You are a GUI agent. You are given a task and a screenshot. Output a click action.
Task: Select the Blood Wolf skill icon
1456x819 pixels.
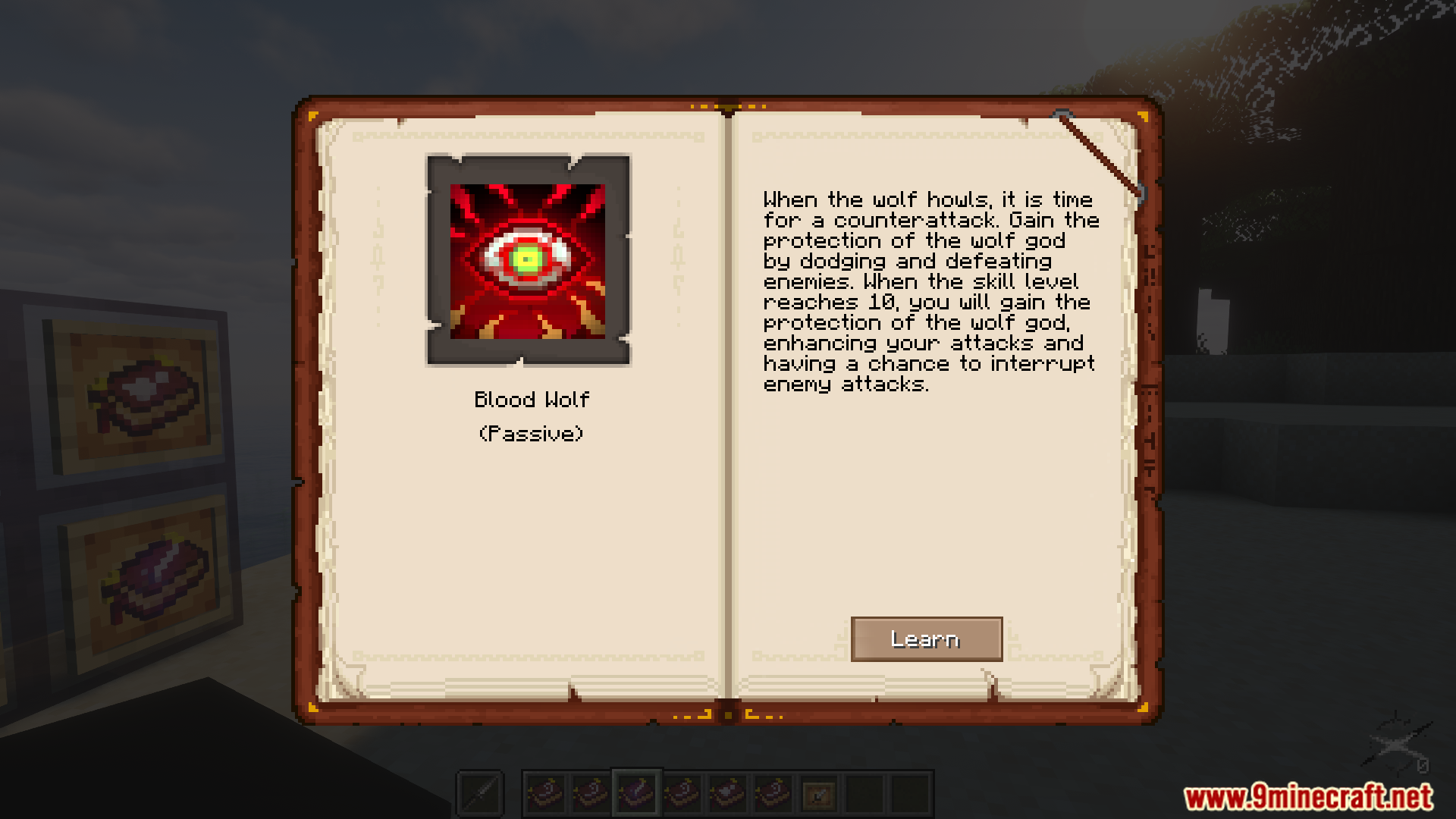point(528,261)
